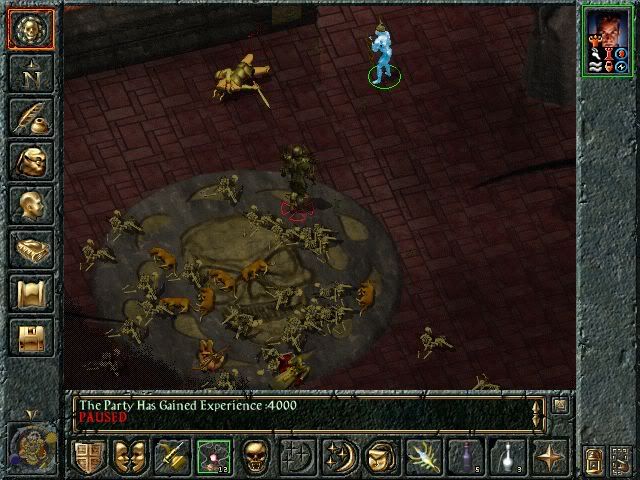The width and height of the screenshot is (640, 480).
Task: Click the return-to-game button at top of sidebar
Action: tap(31, 28)
